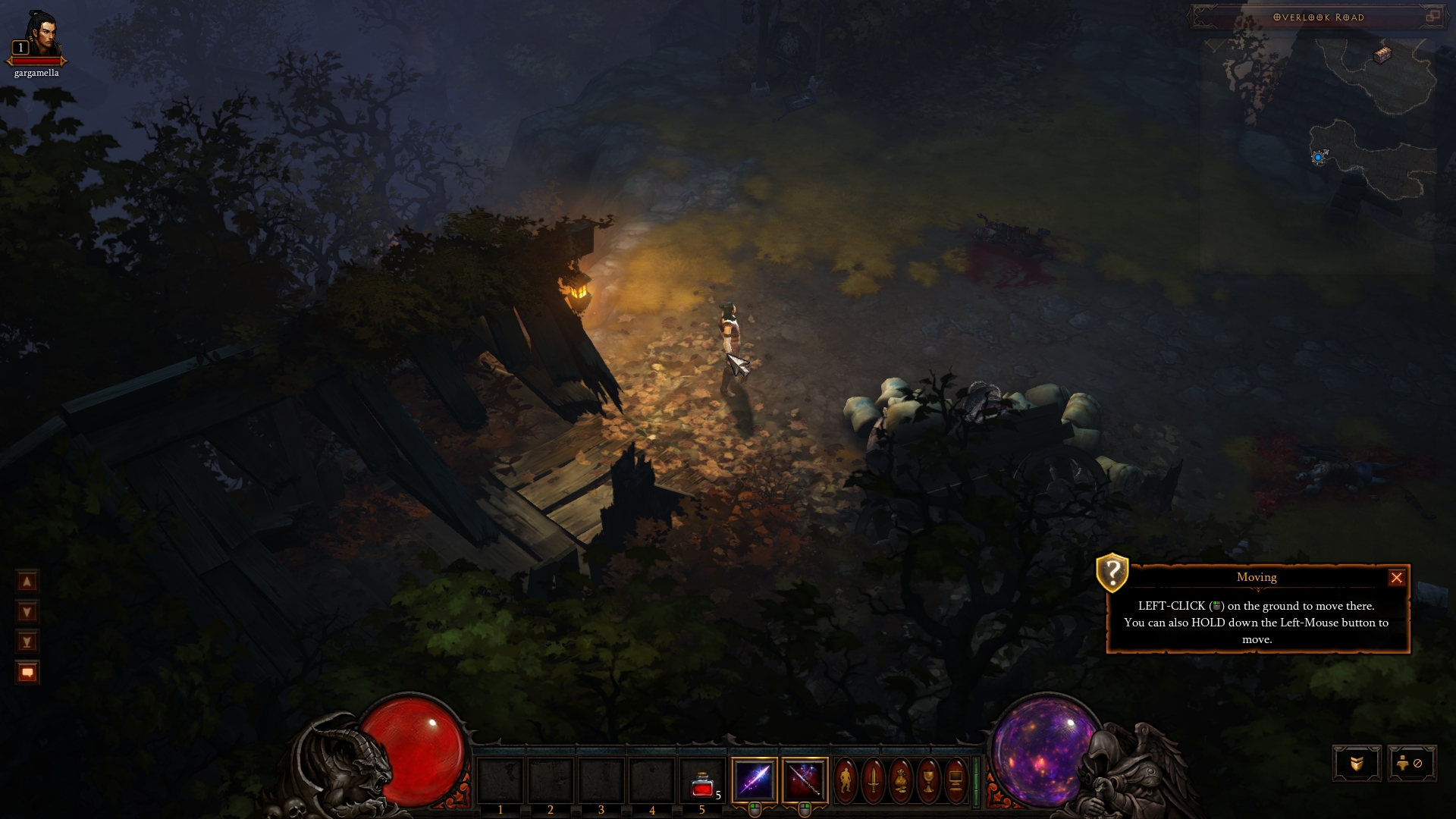Open the inventory money bag button

(x=900, y=780)
